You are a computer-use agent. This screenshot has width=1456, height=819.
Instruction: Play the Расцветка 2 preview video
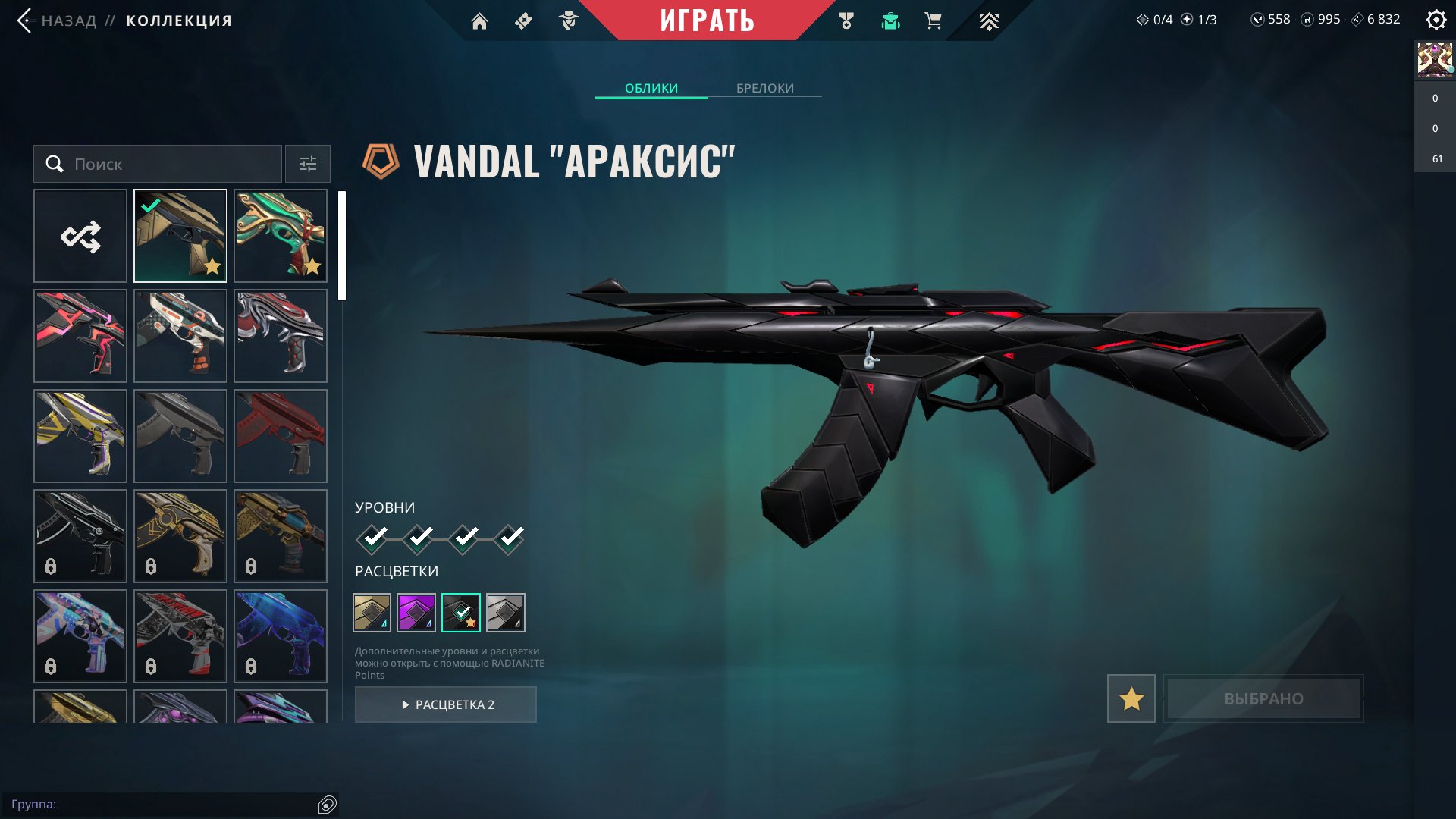click(446, 704)
